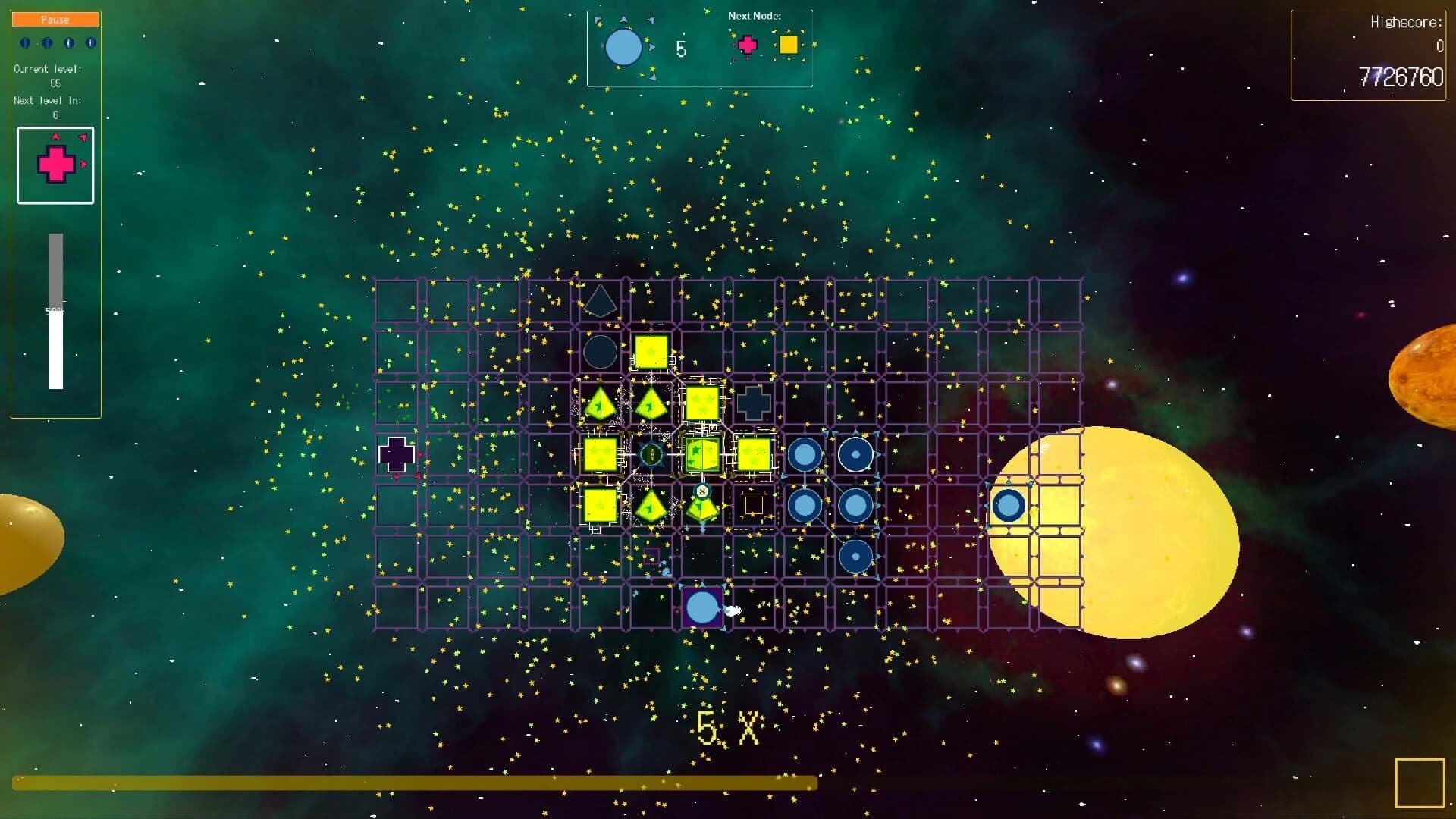
Task: Select the second info icon in side panel
Action: tap(47, 43)
